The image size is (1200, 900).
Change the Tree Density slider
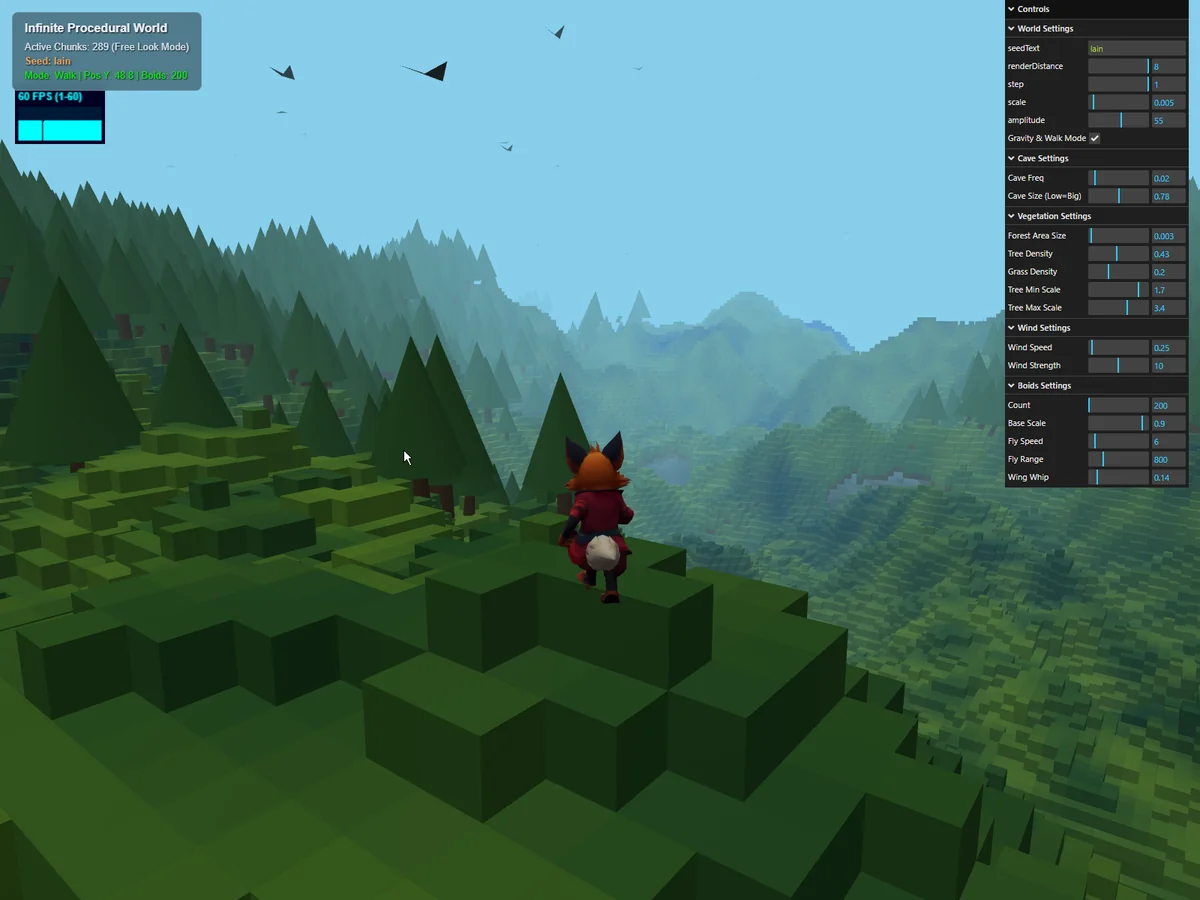pyautogui.click(x=1118, y=254)
